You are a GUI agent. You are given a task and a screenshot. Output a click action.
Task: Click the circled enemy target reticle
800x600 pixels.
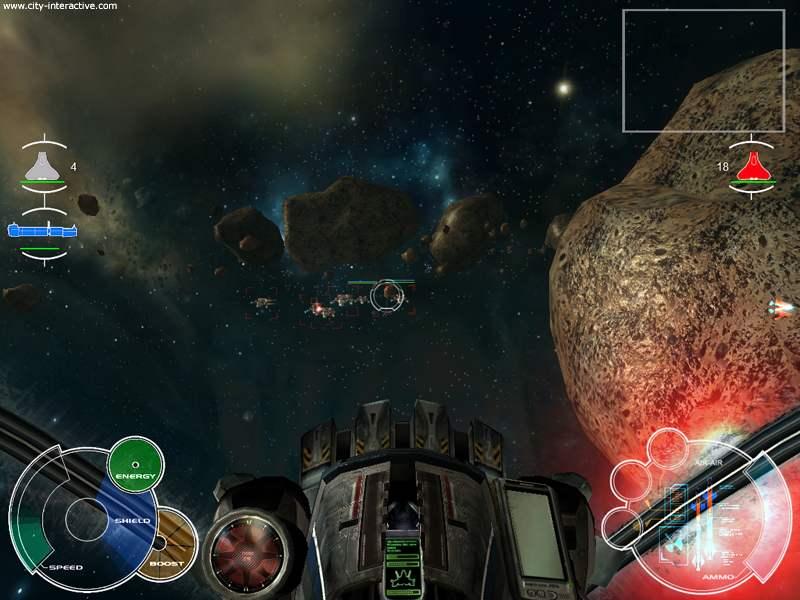pos(386,295)
